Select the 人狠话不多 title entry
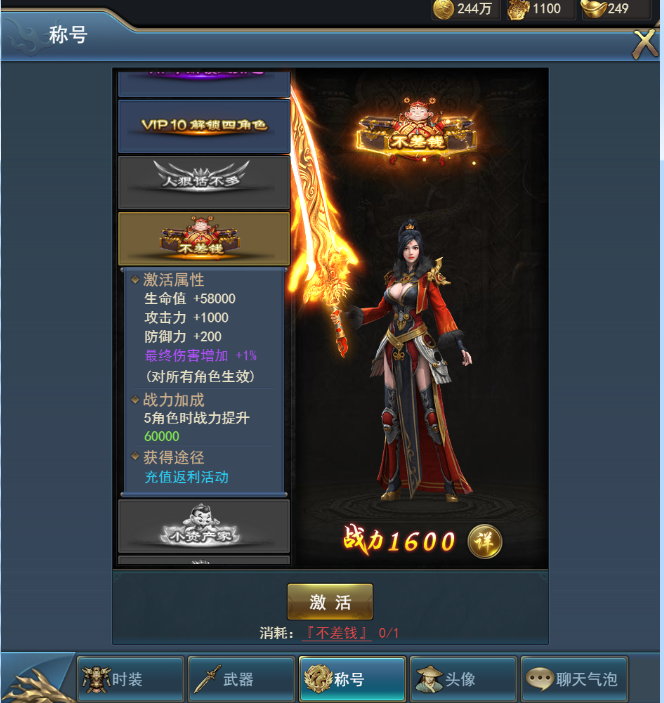The width and height of the screenshot is (664, 703). (204, 182)
